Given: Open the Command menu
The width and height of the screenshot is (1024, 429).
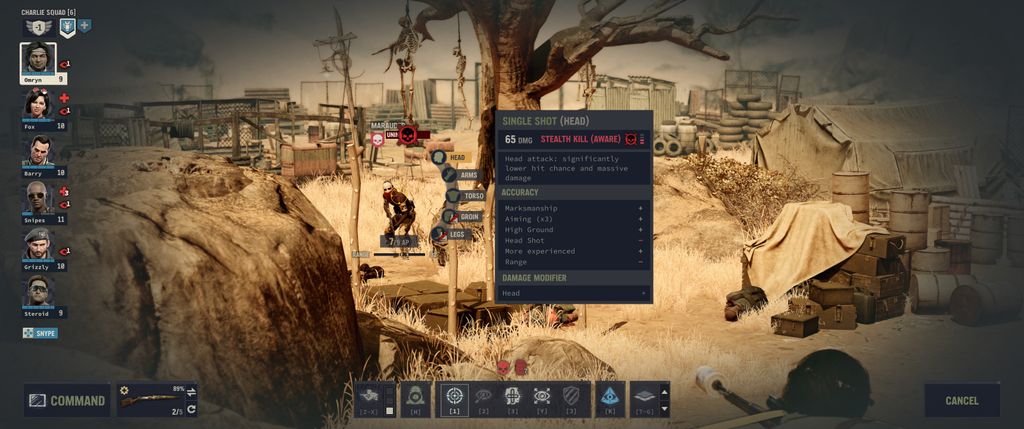Looking at the screenshot, I should pyautogui.click(x=67, y=400).
